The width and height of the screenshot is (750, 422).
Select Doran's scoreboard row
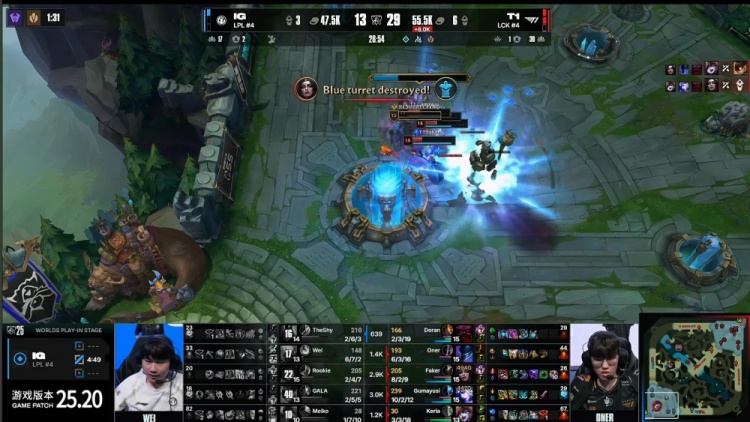[x=430, y=331]
